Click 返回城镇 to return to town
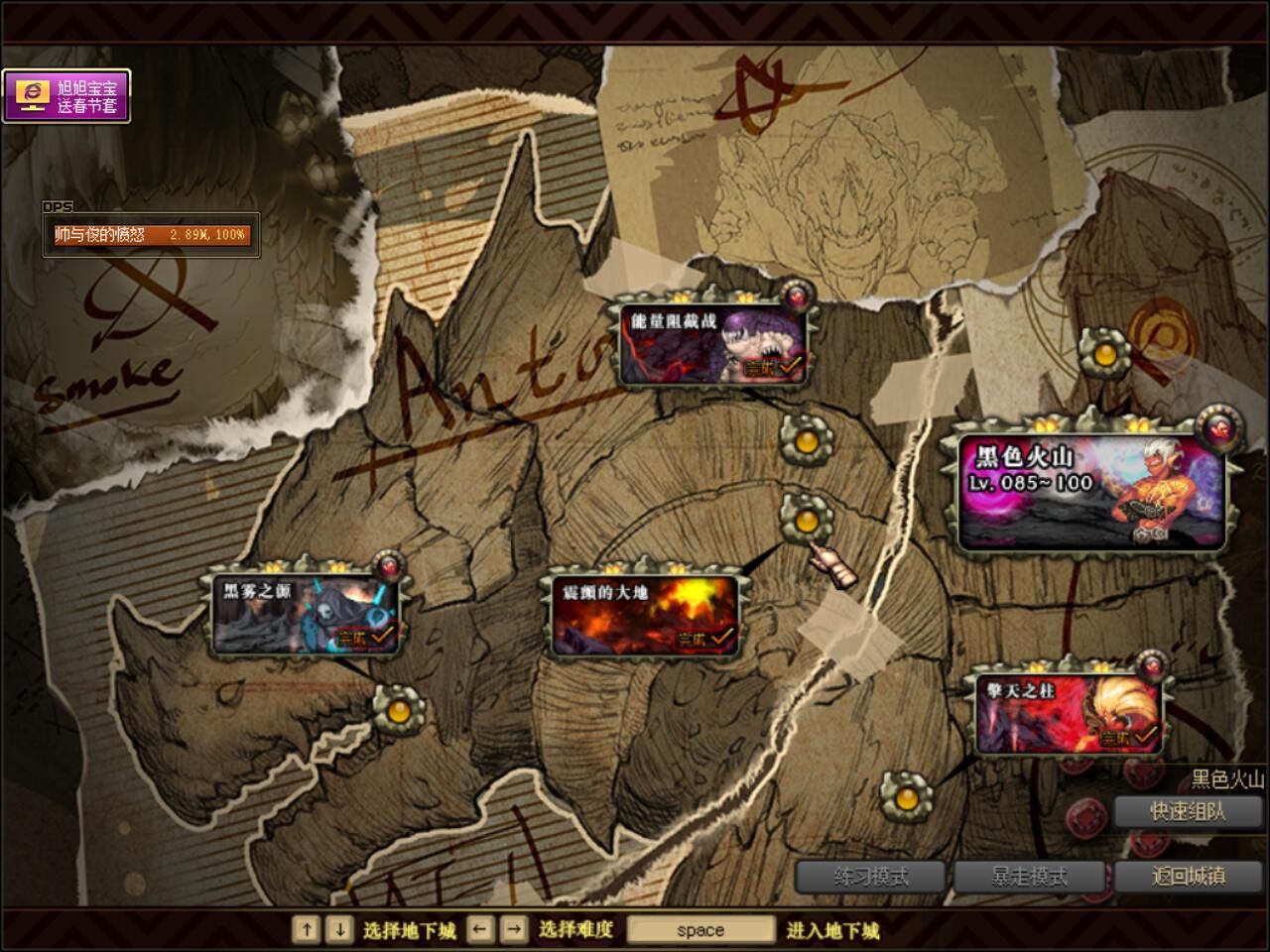 pyautogui.click(x=1188, y=877)
